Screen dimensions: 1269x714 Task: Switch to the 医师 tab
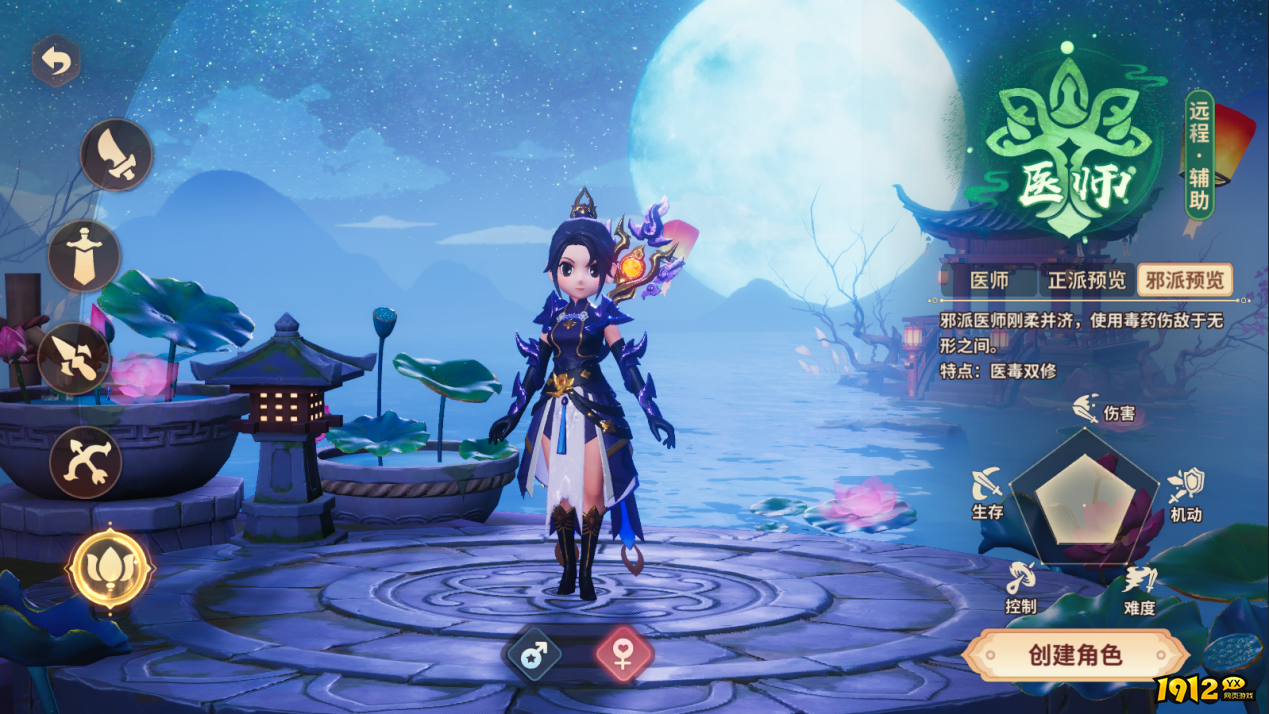pyautogui.click(x=990, y=281)
